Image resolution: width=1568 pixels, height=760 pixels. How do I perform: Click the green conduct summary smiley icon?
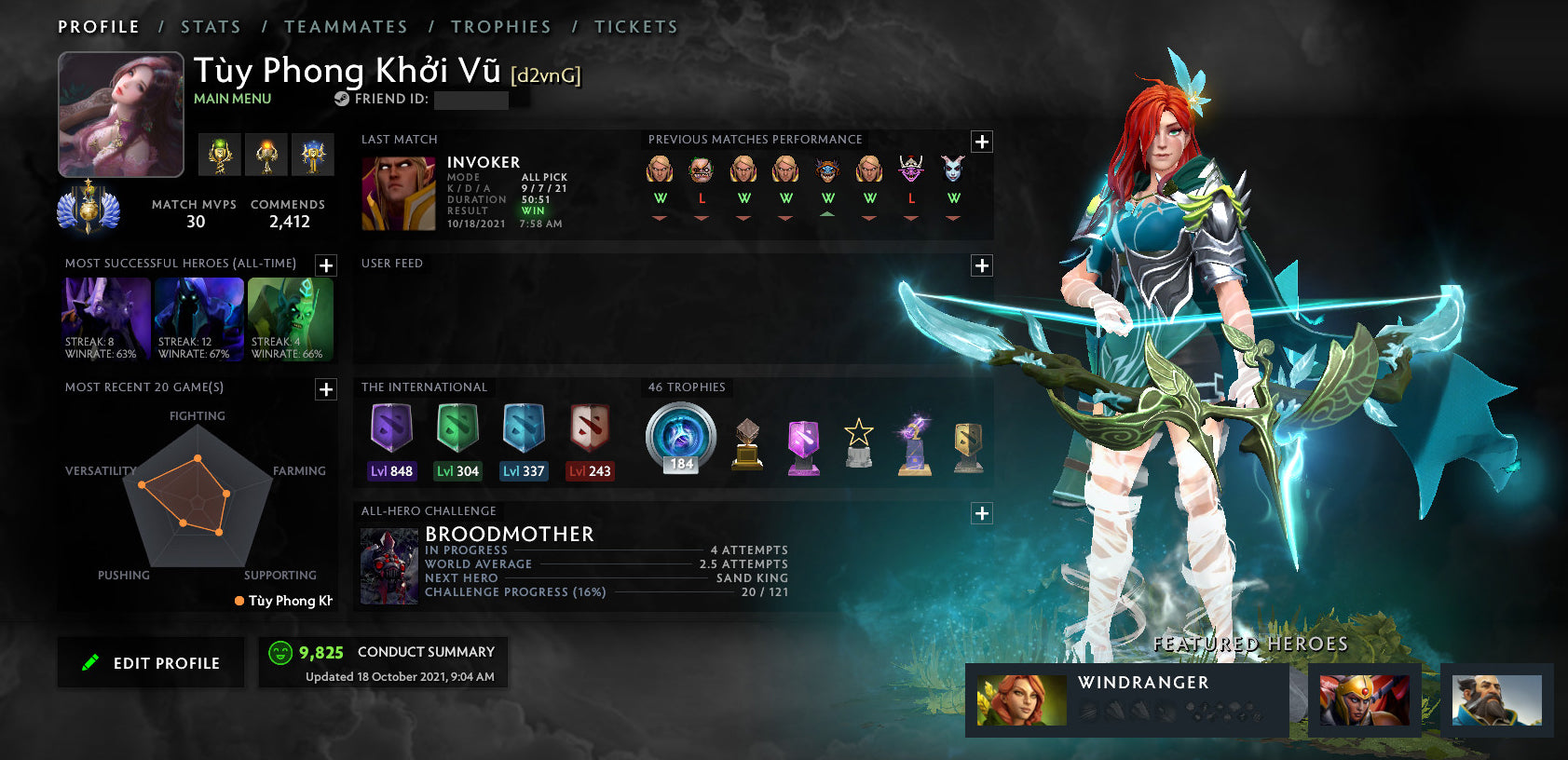click(279, 651)
